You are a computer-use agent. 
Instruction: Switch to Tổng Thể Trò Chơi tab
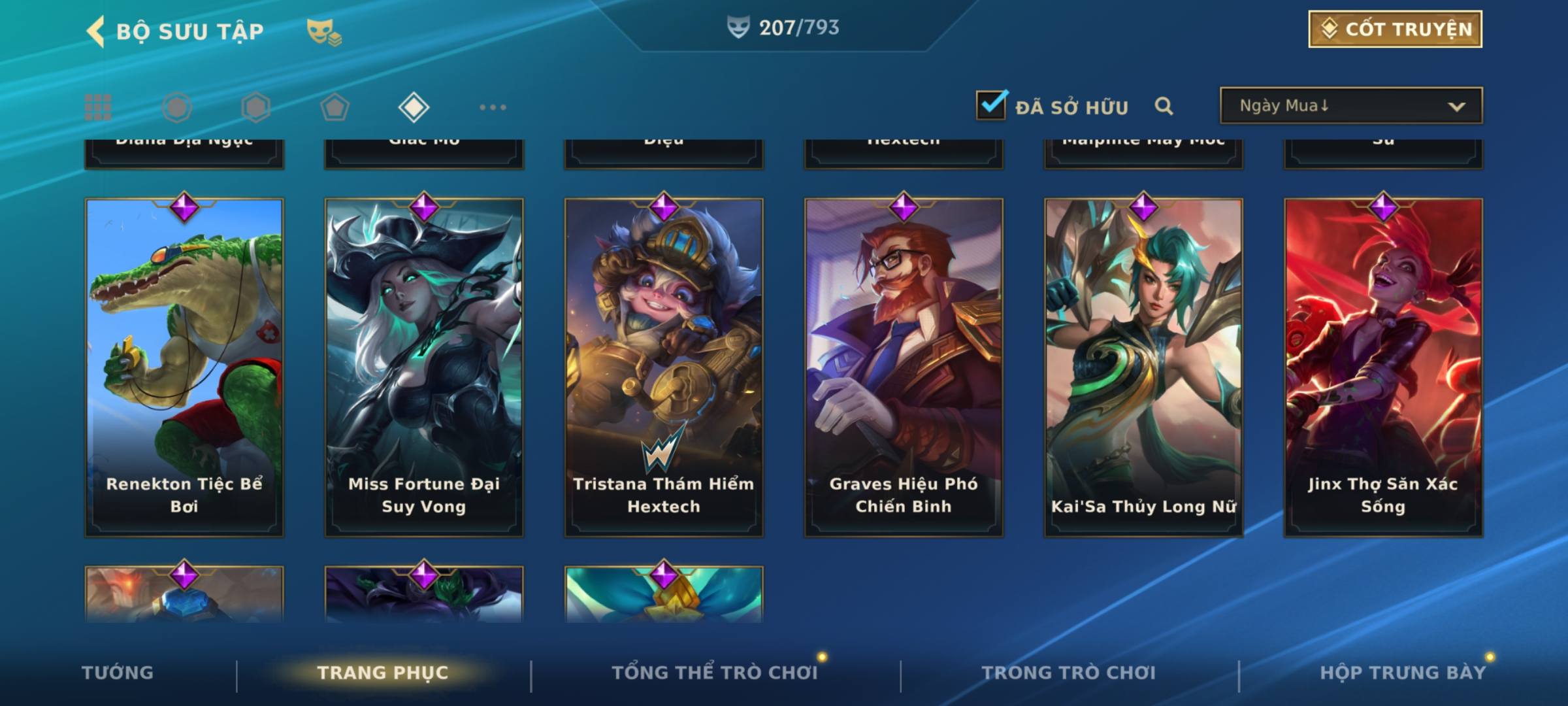coord(714,673)
